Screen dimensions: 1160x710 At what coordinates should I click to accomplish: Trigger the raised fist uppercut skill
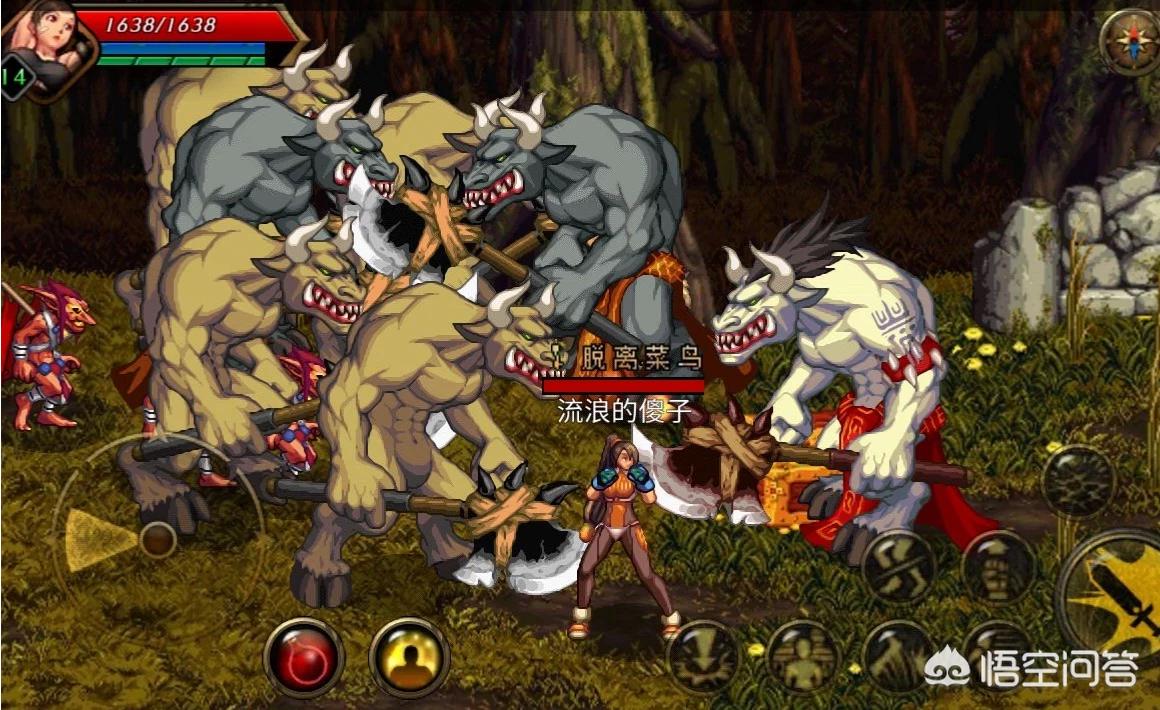pos(997,567)
